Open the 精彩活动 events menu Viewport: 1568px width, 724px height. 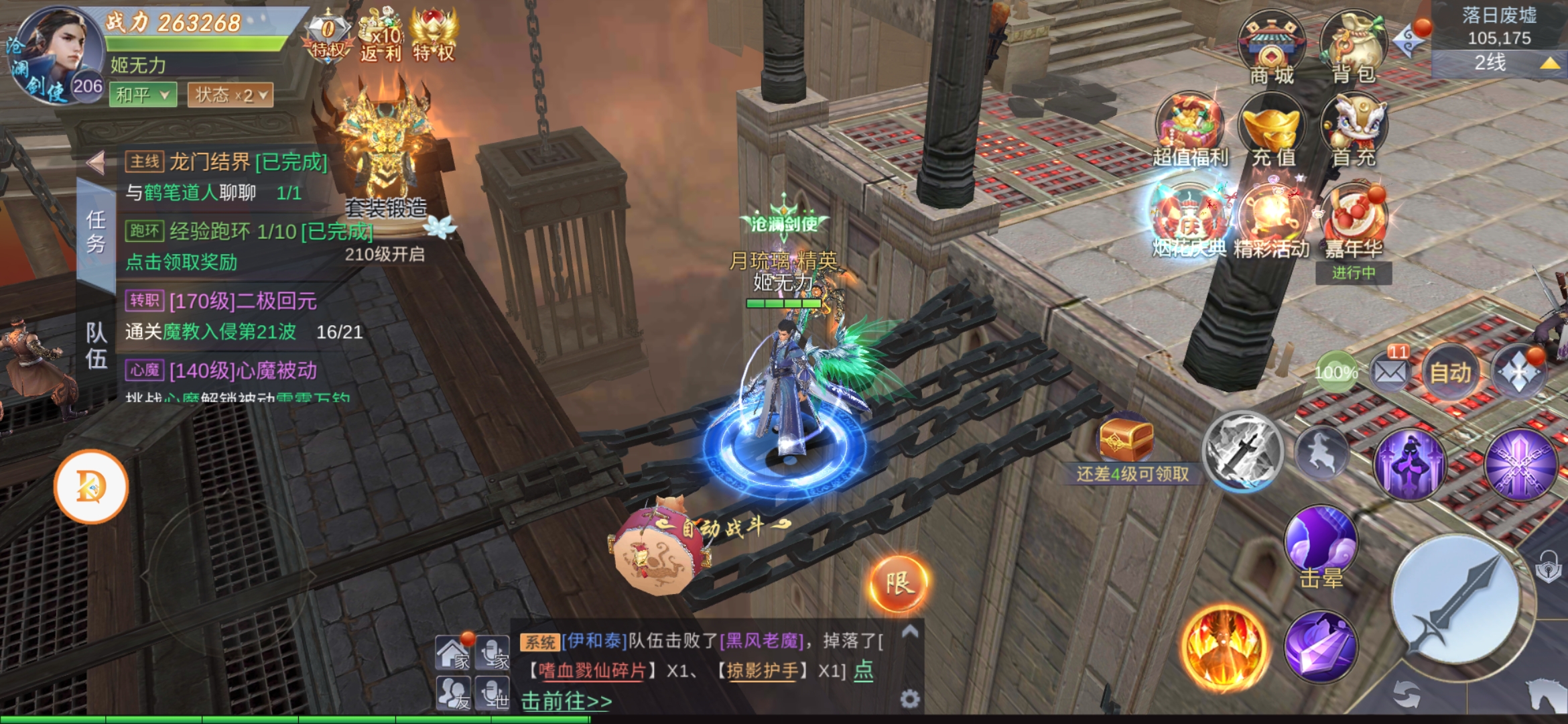pyautogui.click(x=1271, y=221)
